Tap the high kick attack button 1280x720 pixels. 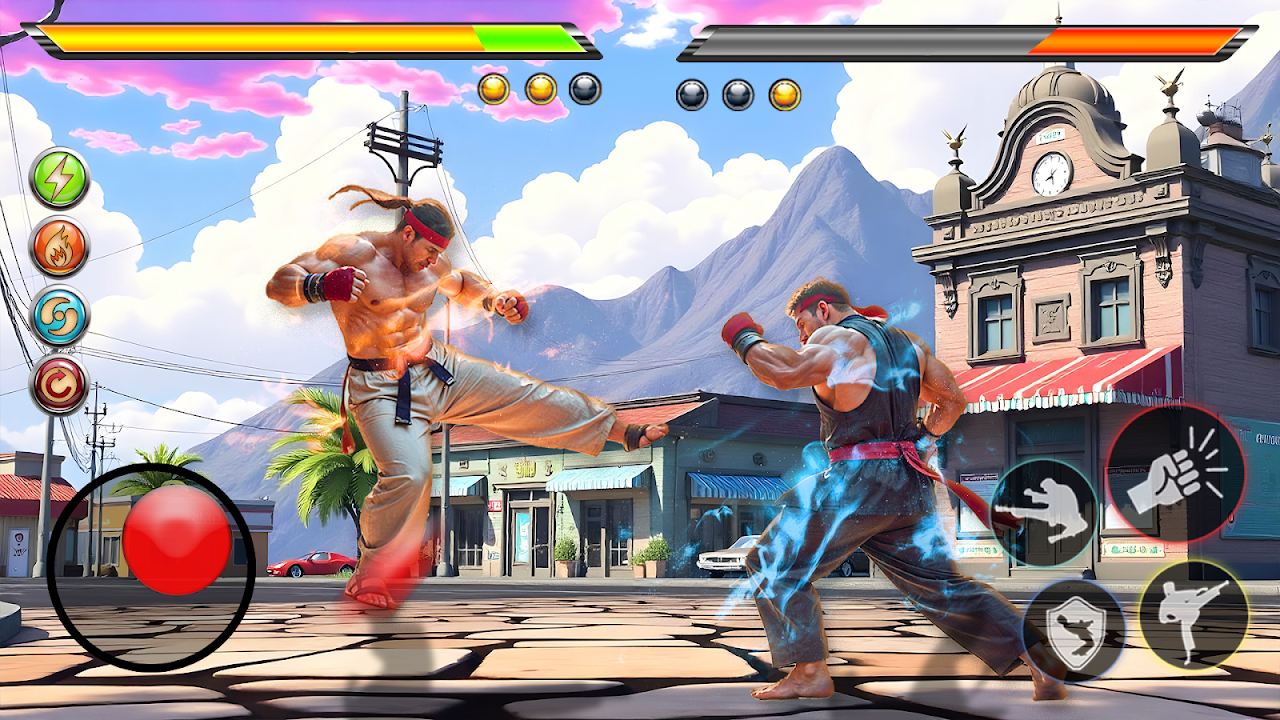click(x=1193, y=614)
